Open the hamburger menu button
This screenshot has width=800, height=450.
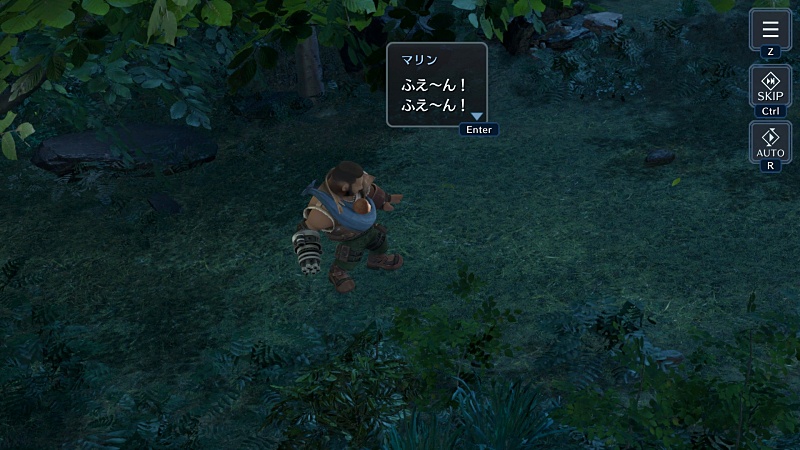[x=770, y=29]
